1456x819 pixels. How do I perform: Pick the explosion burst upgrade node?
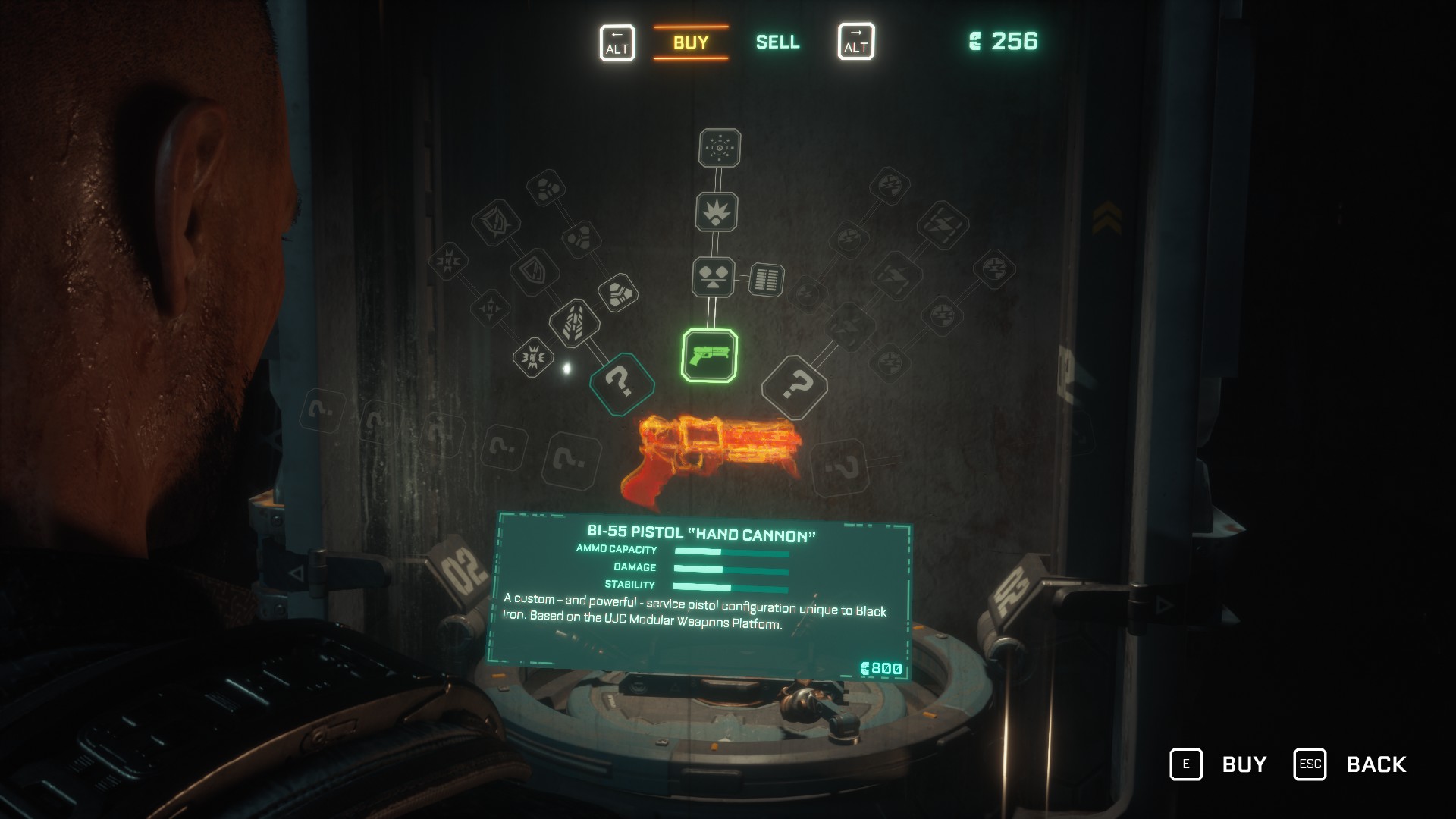click(717, 212)
